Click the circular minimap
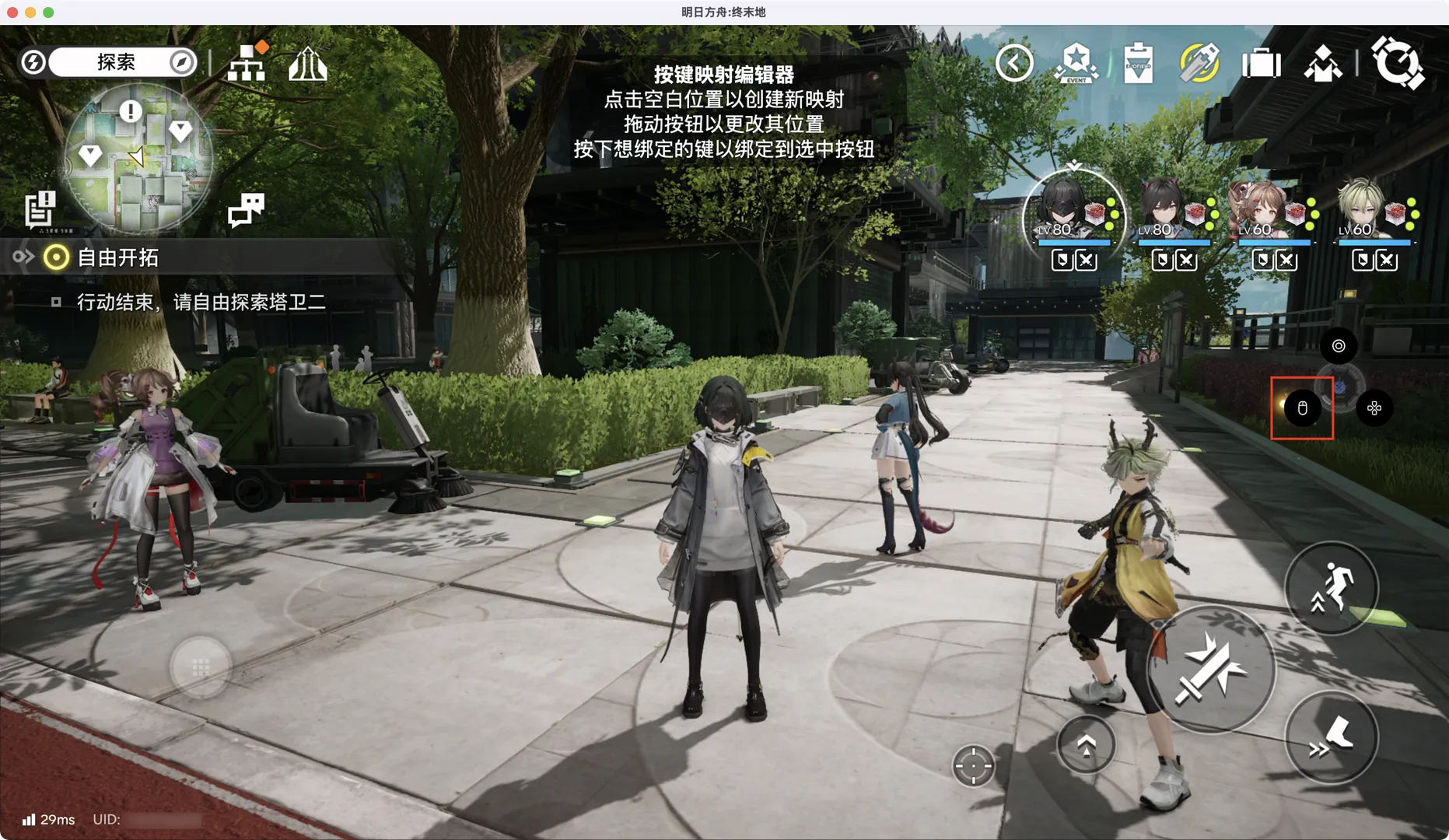This screenshot has height=840, width=1449. [138, 159]
